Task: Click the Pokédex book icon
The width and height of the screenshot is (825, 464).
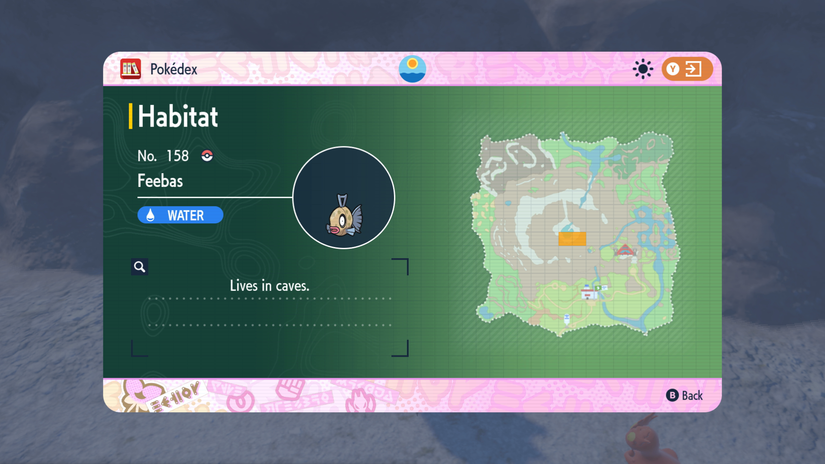Action: point(130,69)
